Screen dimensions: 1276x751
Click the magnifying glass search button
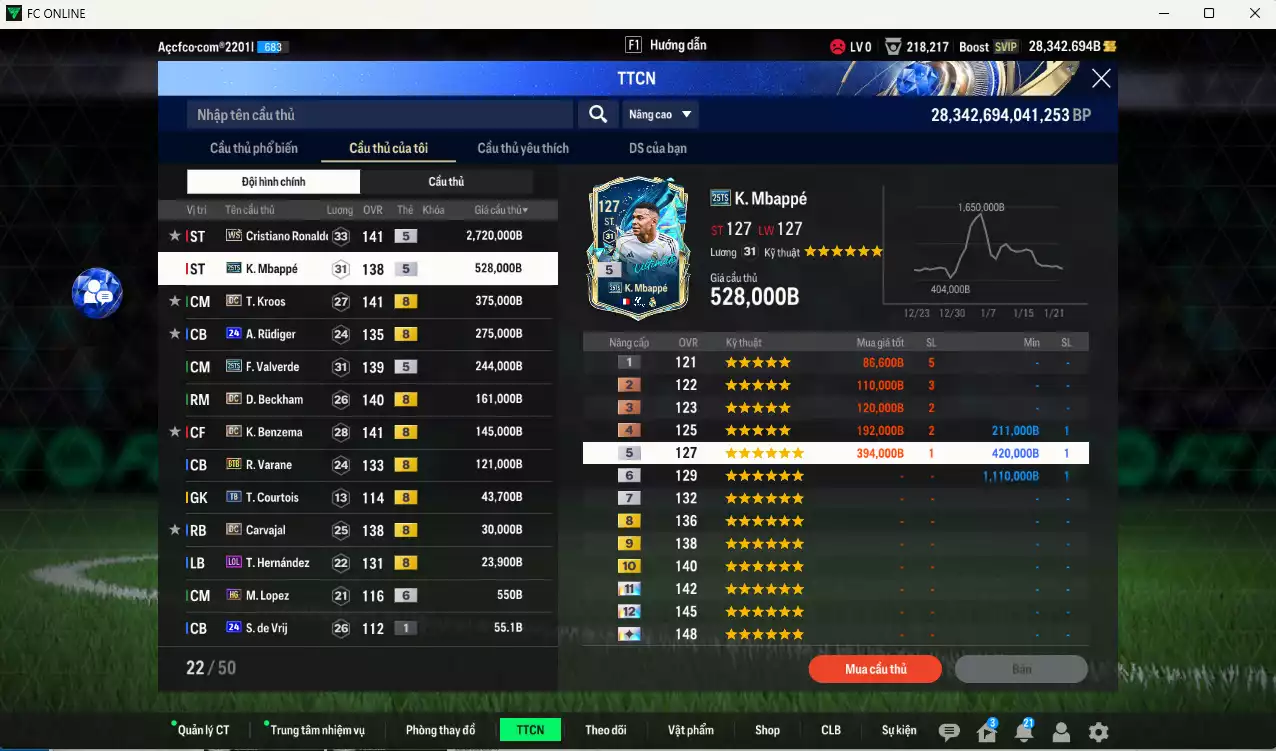(597, 115)
